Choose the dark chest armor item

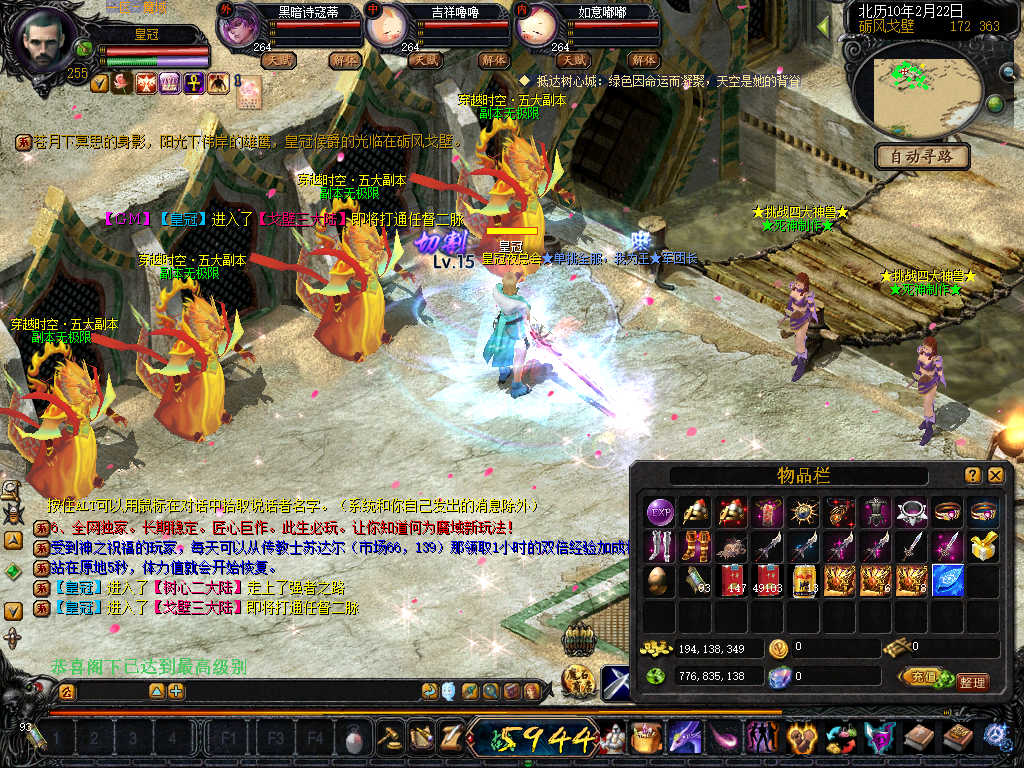876,512
